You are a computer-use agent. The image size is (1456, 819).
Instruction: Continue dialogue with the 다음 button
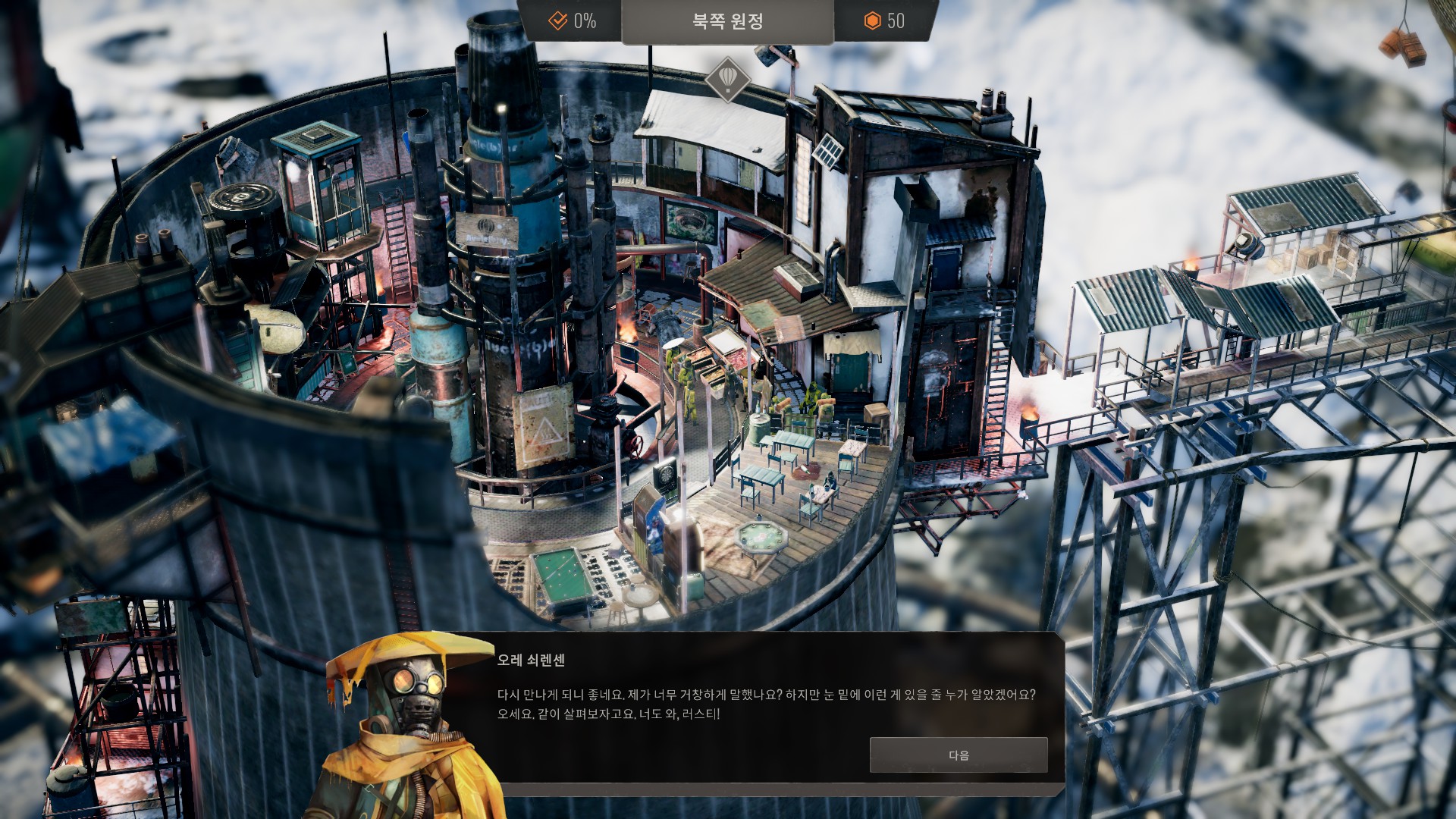tap(959, 755)
